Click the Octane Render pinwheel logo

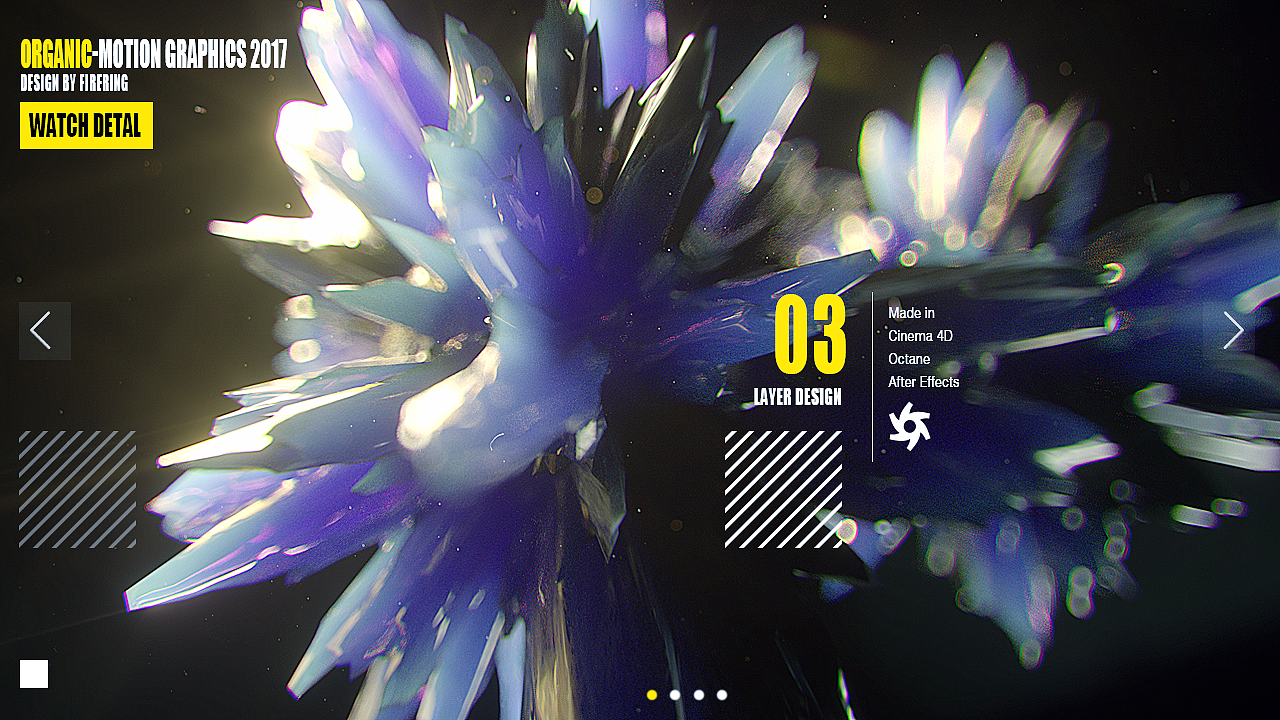coord(911,424)
